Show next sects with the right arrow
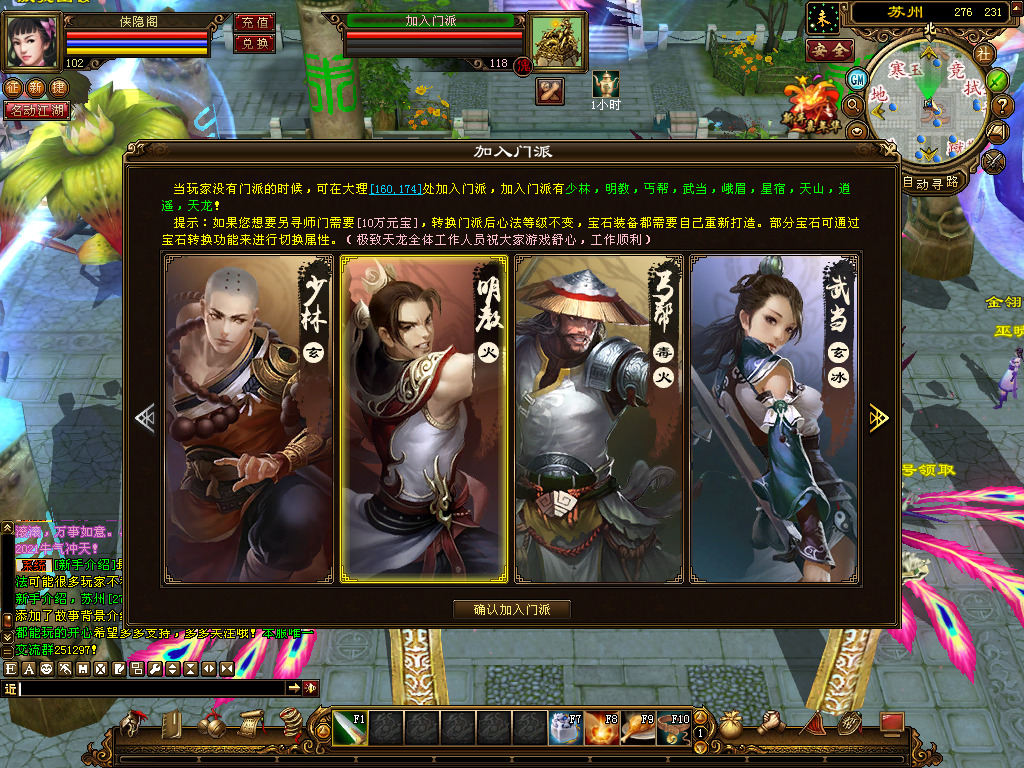The image size is (1024, 768). tap(878, 418)
